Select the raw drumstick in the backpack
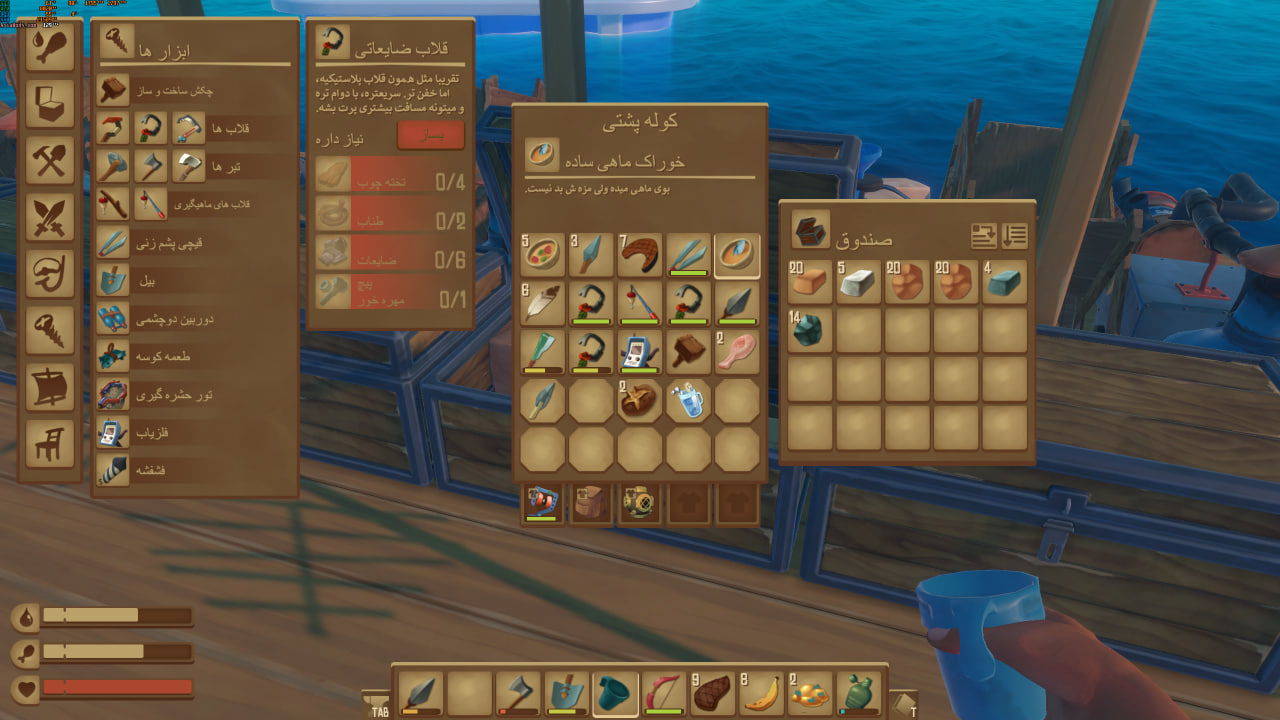1280x720 pixels. [737, 352]
